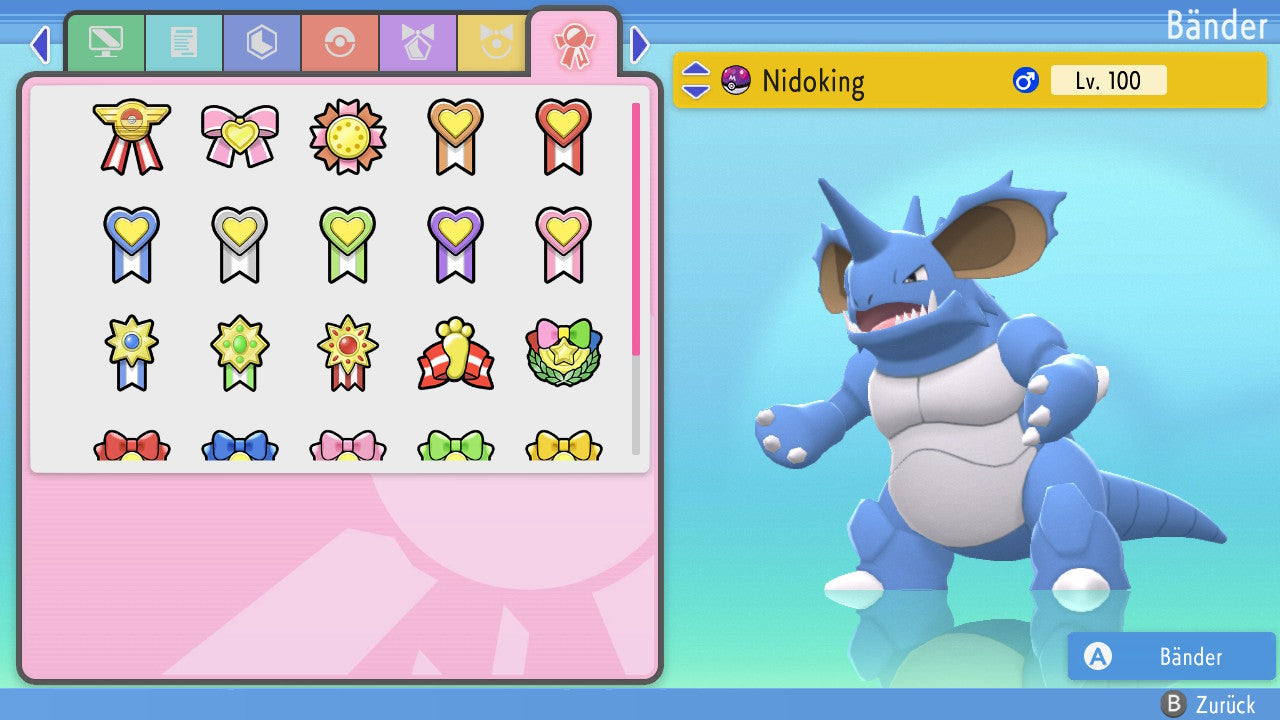
Task: Switch to the purple contest tab
Action: (x=418, y=43)
